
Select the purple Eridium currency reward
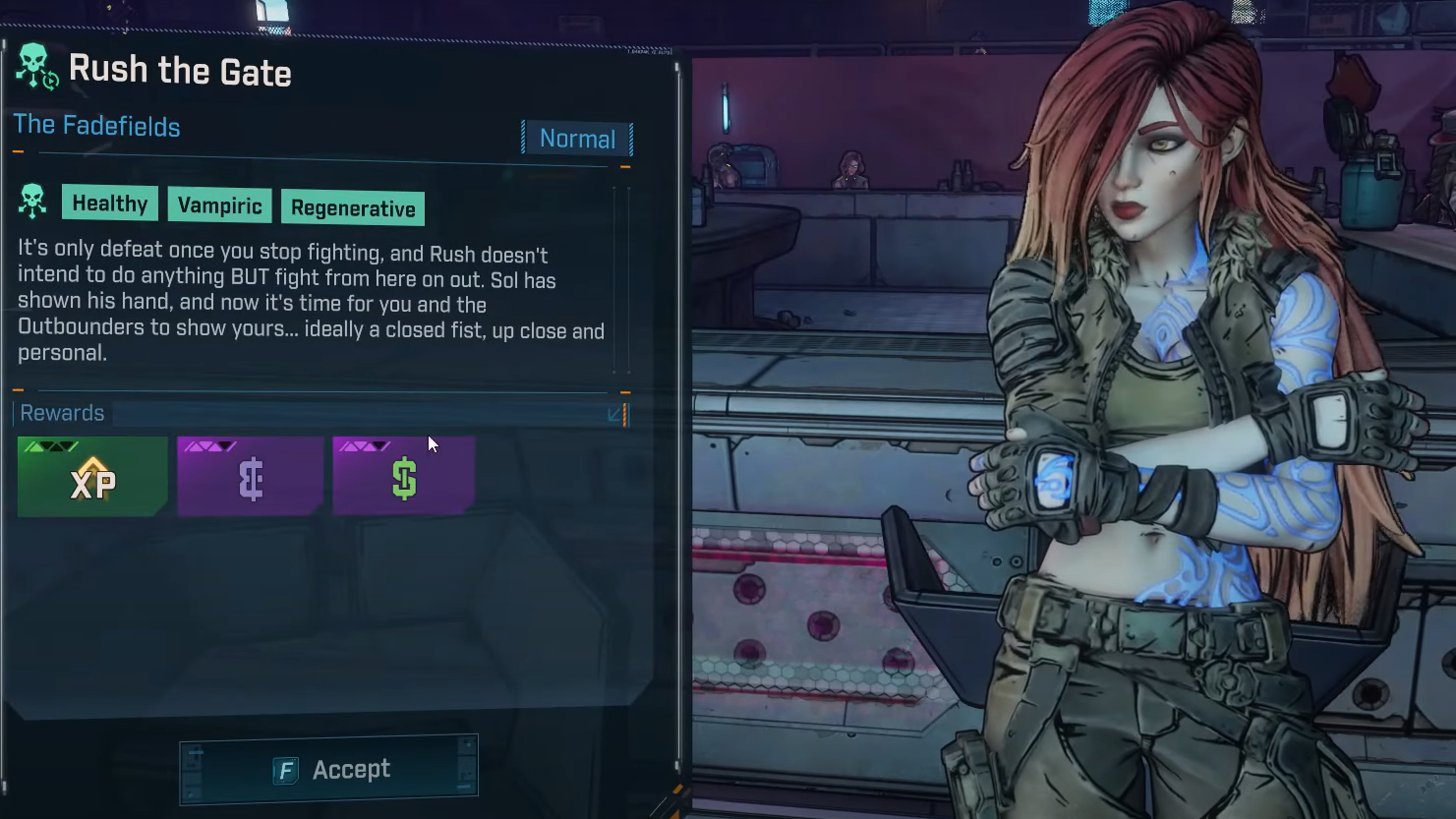click(251, 478)
